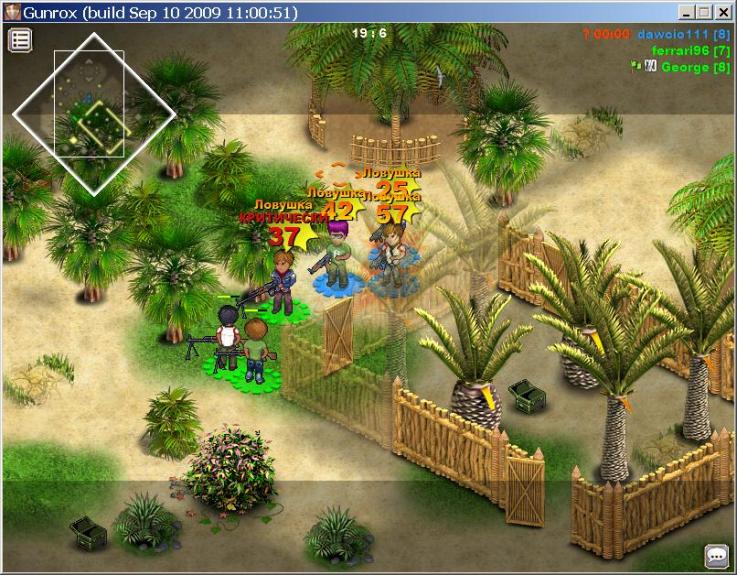Close the Gunrox window

pos(724,12)
